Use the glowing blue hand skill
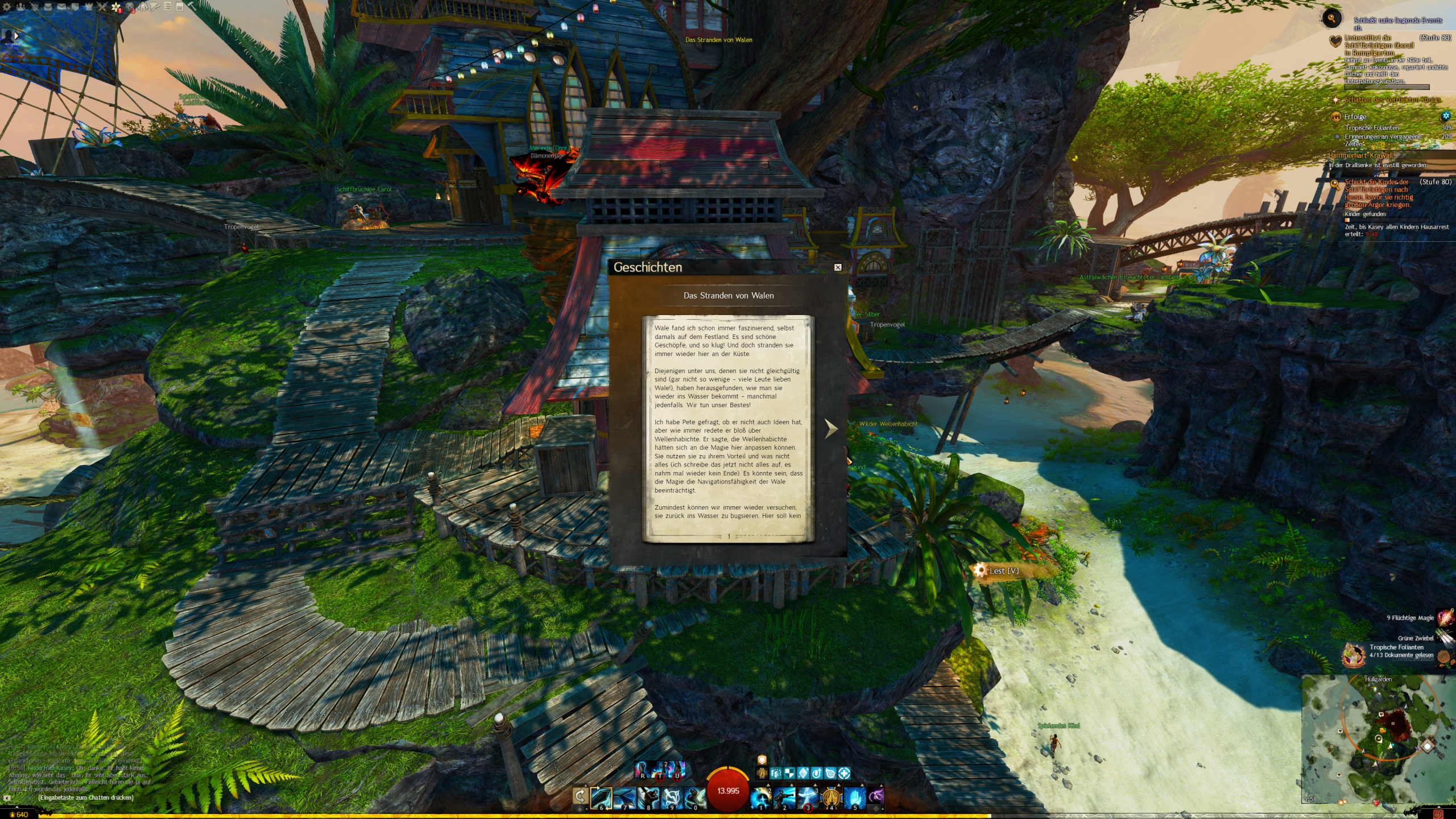The width and height of the screenshot is (1456, 819). [x=854, y=798]
